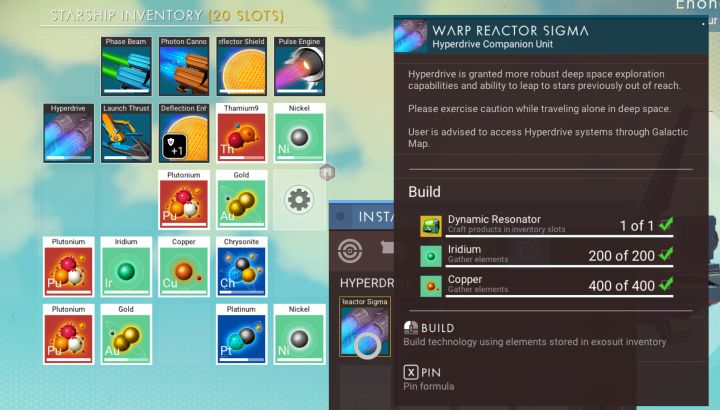
Task: Click the Dynamic Resonator build requirement
Action: [x=545, y=224]
